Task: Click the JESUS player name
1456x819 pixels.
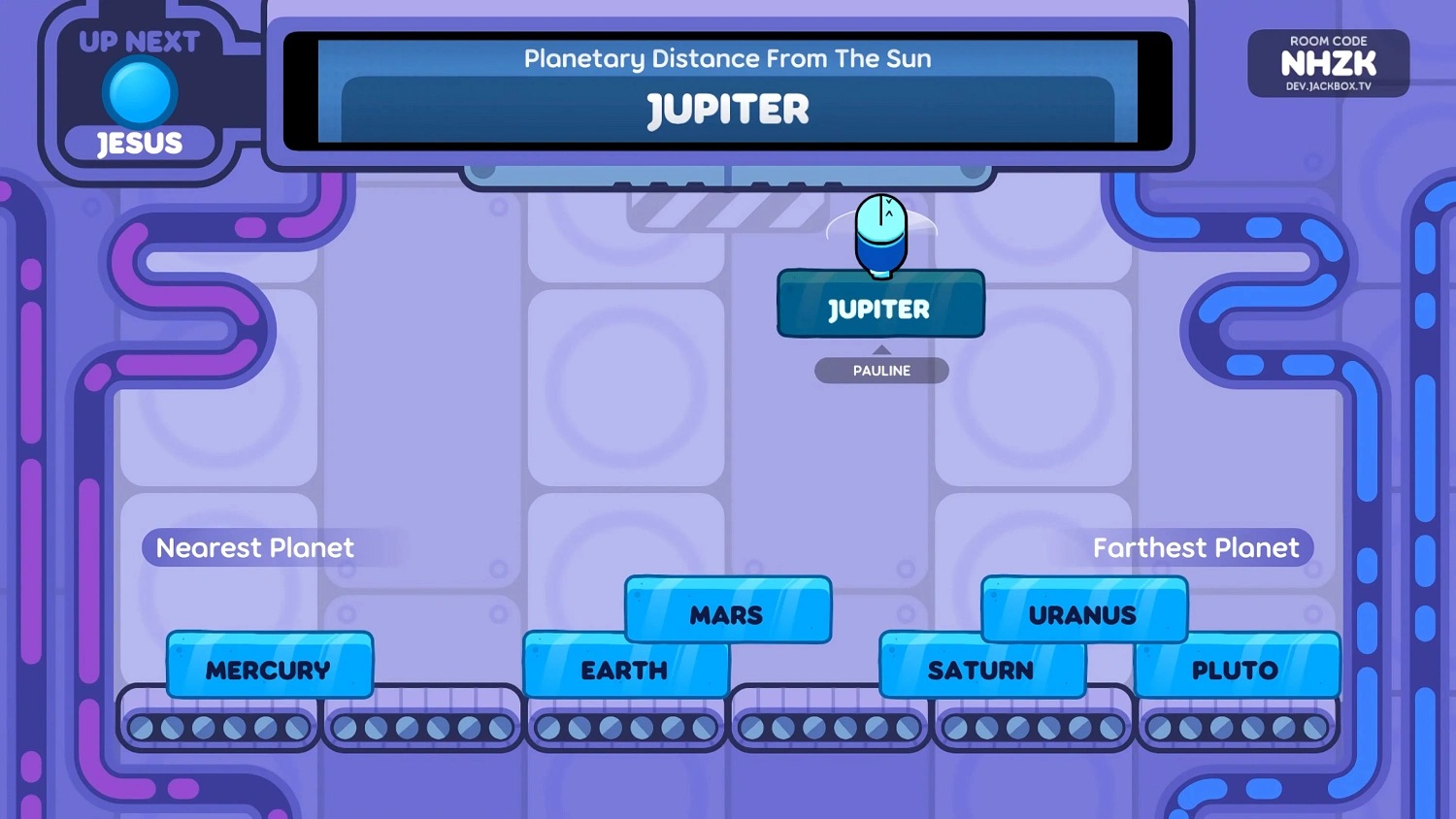Action: 140,143
